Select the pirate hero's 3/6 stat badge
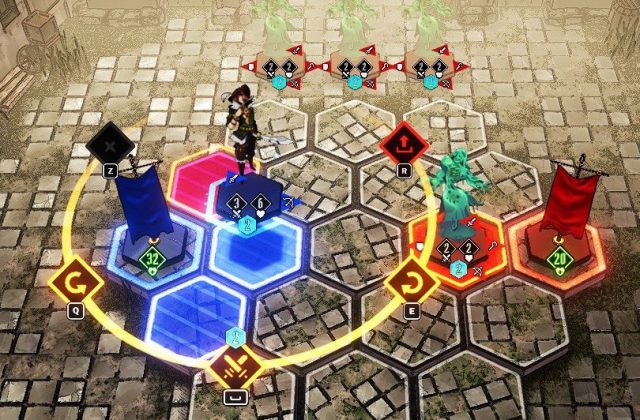Image resolution: width=640 pixels, height=420 pixels. pos(249,204)
